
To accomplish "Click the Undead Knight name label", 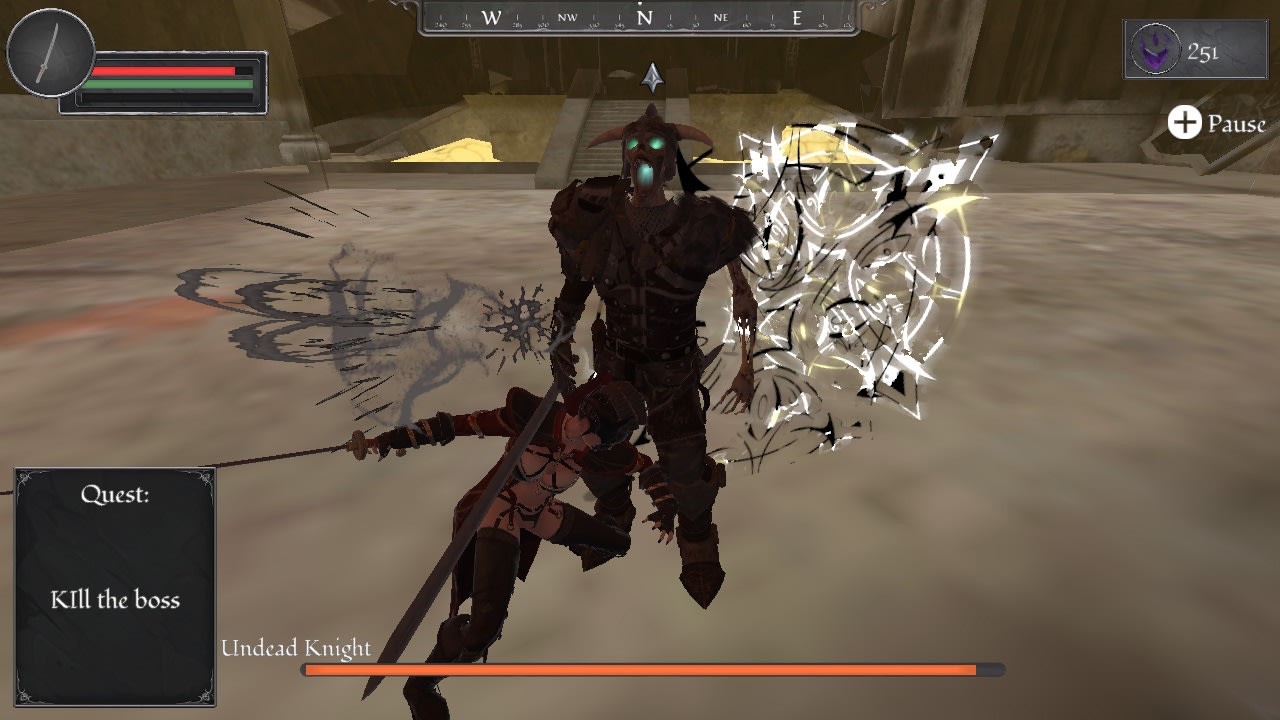I will point(297,648).
